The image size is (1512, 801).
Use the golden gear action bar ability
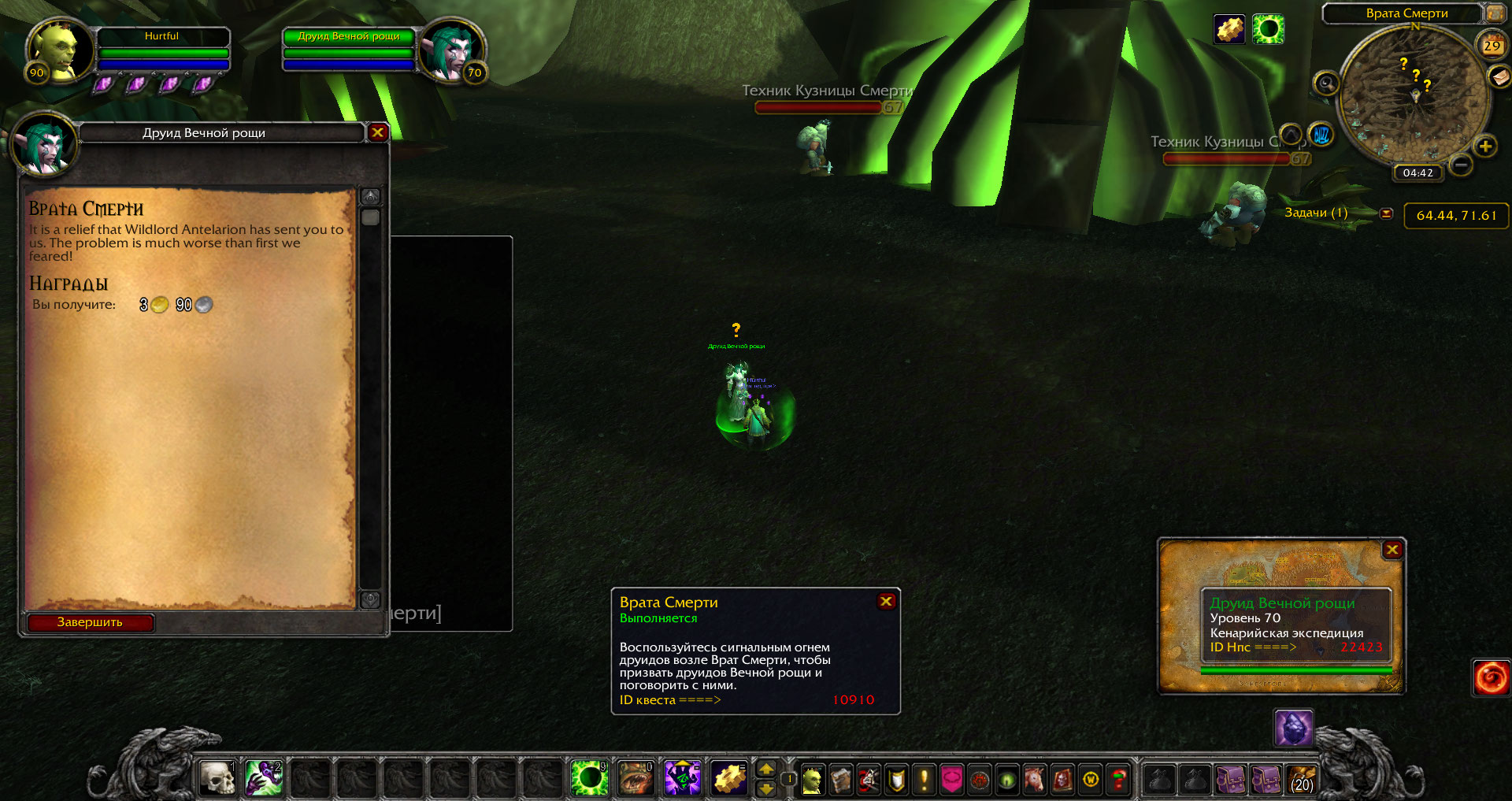(729, 778)
